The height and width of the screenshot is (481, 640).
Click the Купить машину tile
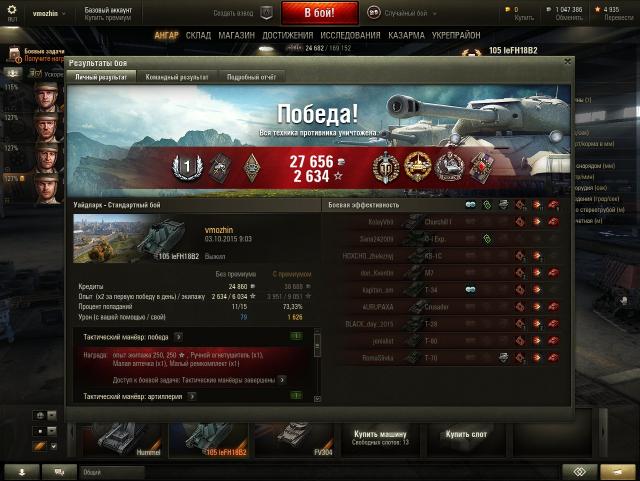(380, 437)
